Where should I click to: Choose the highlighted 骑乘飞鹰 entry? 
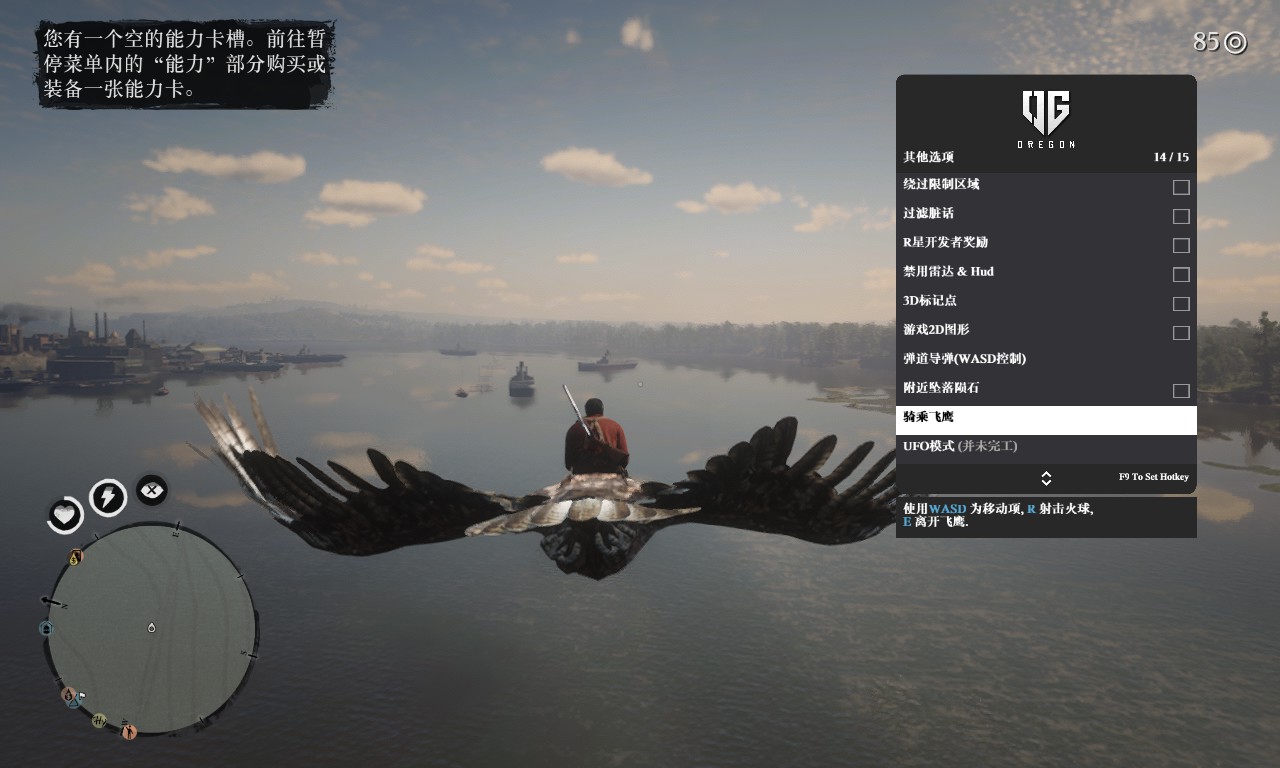coord(1046,419)
